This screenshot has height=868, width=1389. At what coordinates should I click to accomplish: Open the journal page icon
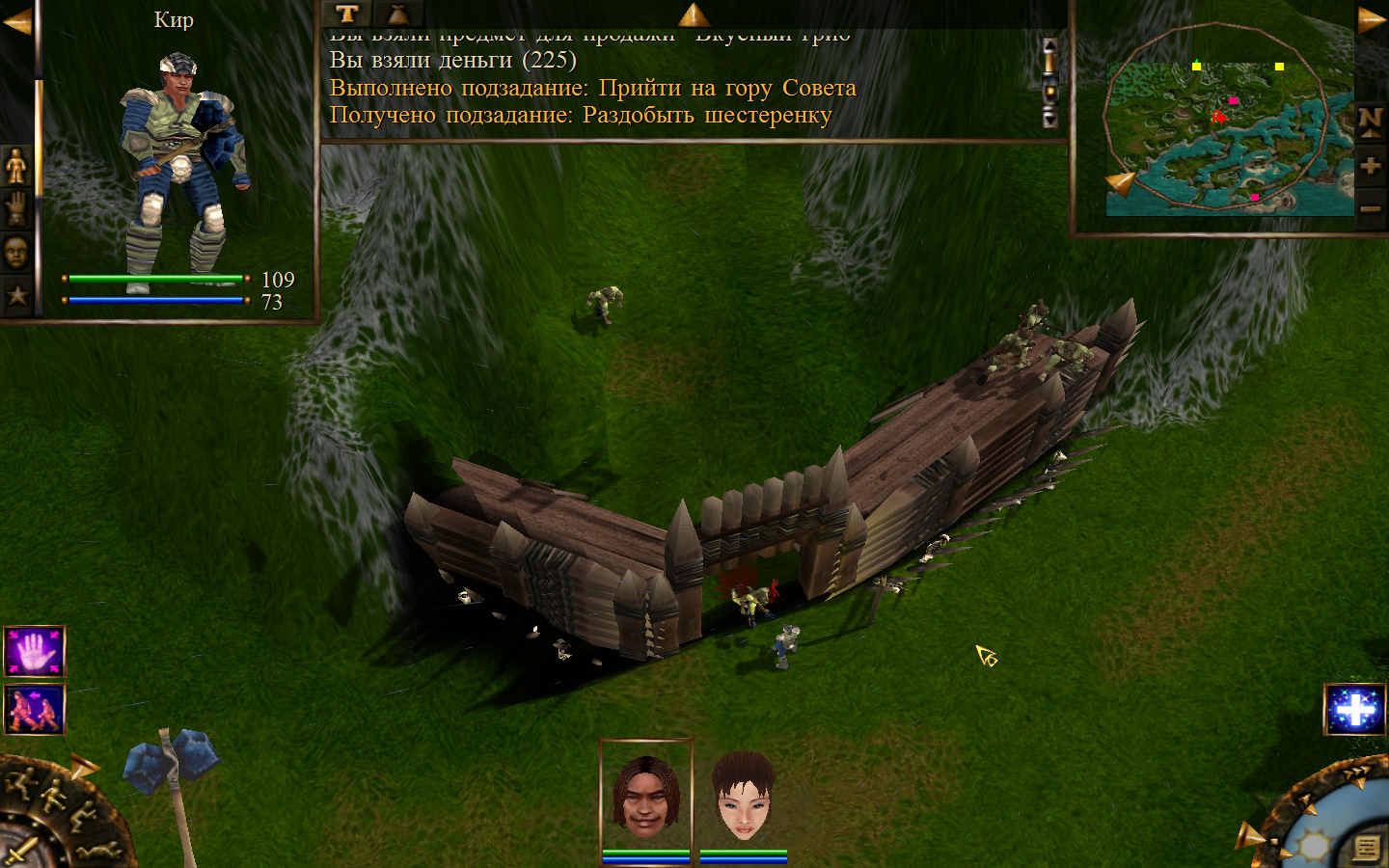click(x=1366, y=848)
